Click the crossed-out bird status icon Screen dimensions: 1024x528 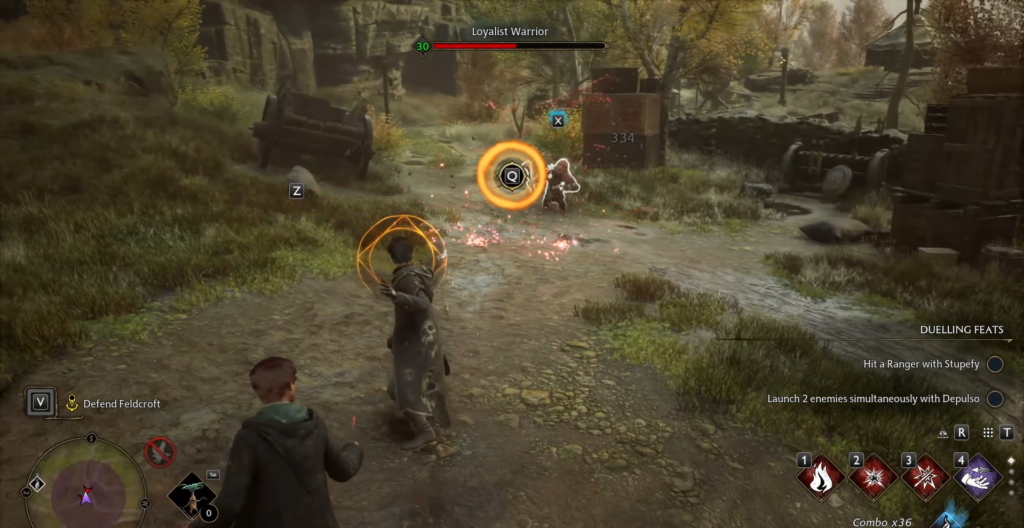[x=159, y=452]
